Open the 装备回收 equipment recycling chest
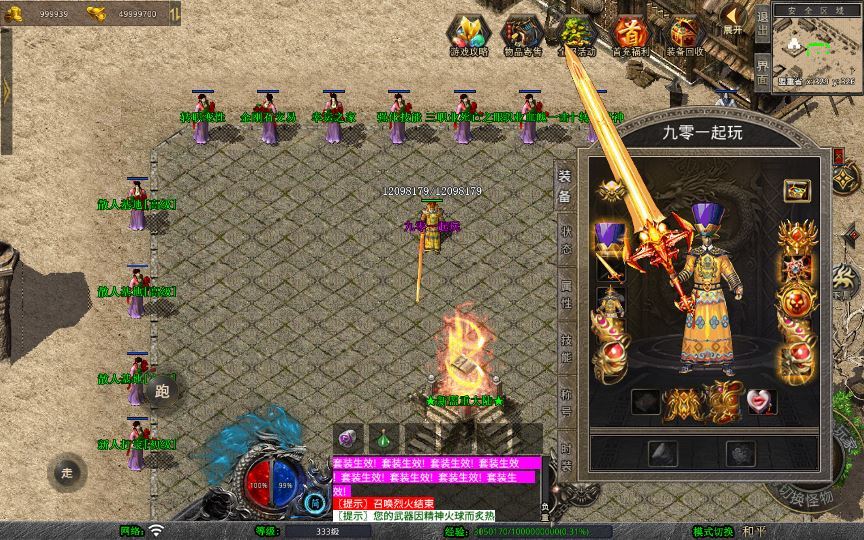864x540 pixels. [x=685, y=35]
